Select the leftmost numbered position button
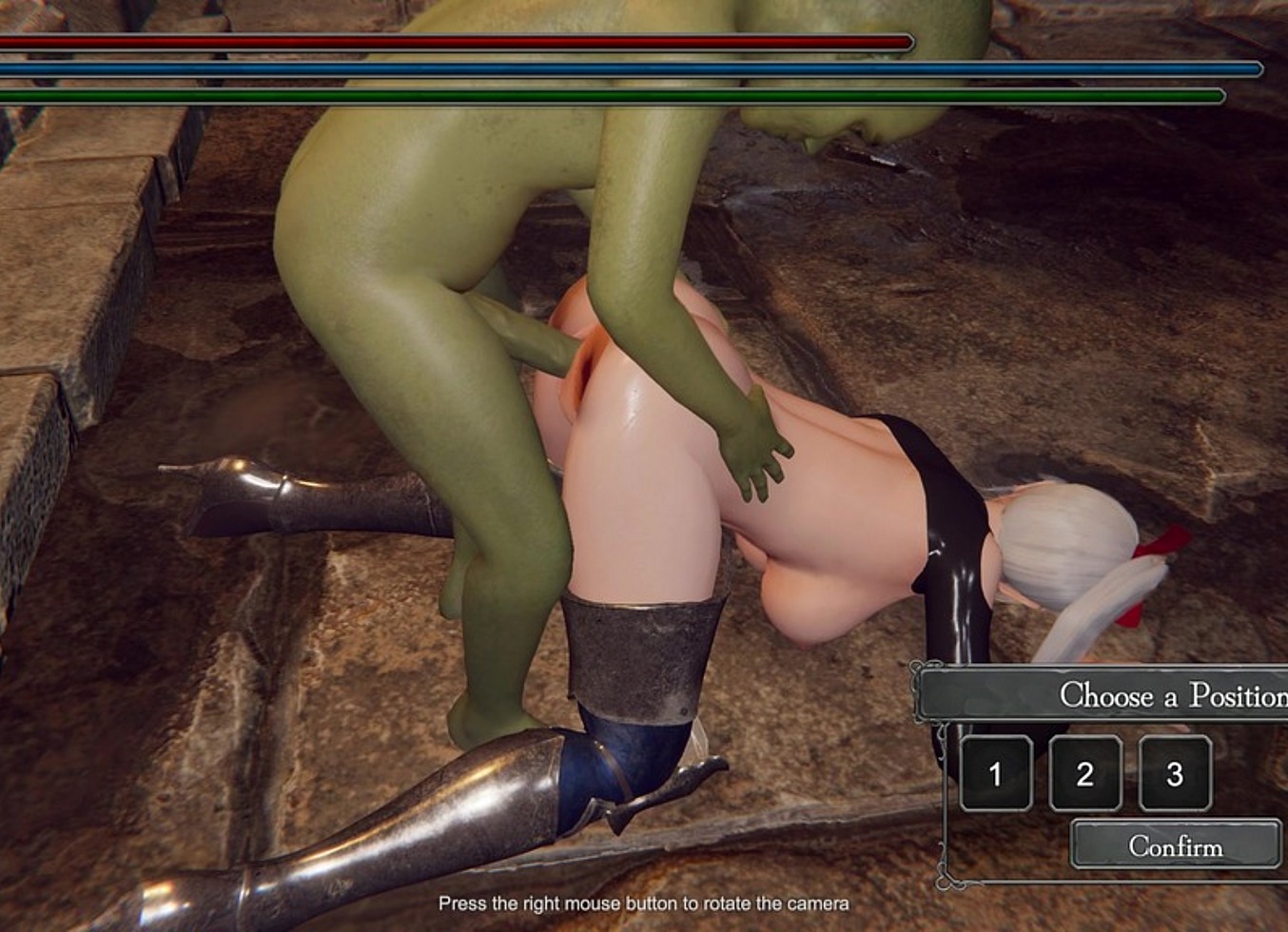This screenshot has width=1288, height=932. (995, 774)
